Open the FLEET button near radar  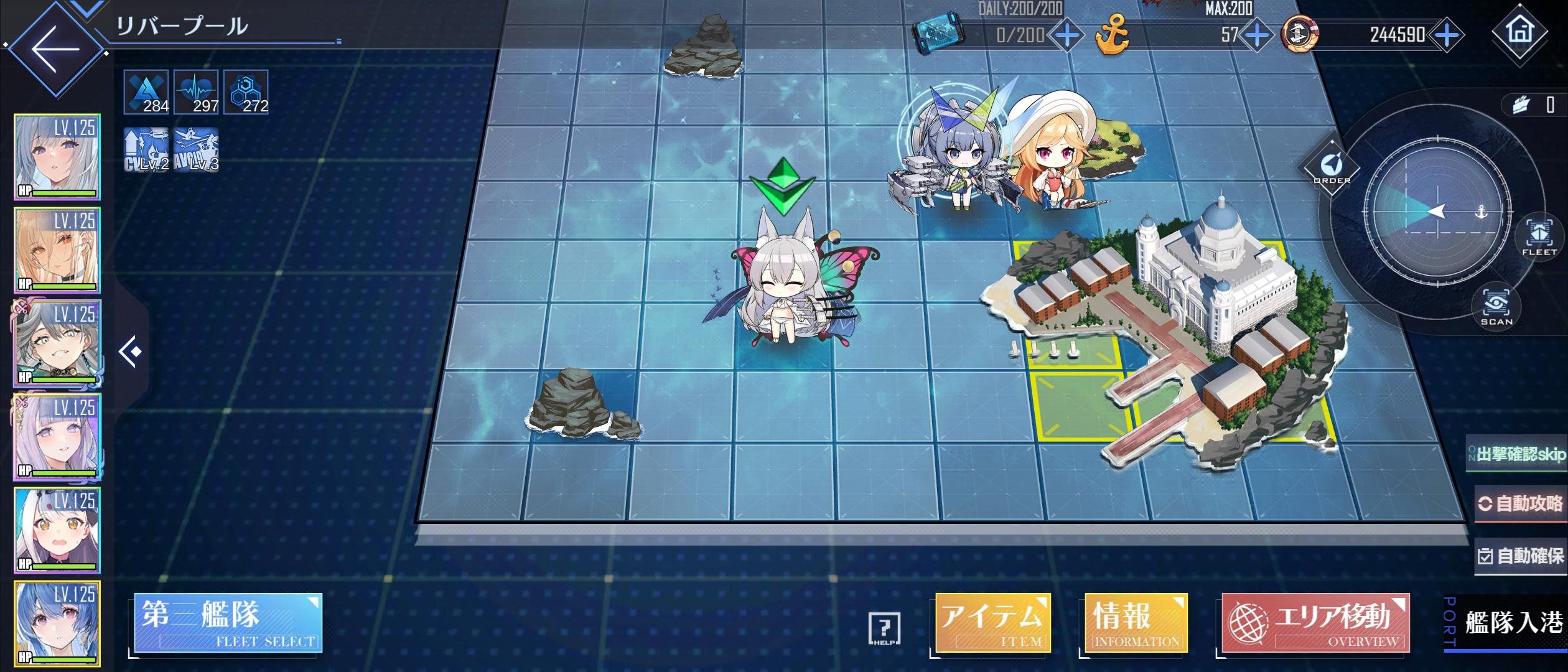tap(1539, 237)
